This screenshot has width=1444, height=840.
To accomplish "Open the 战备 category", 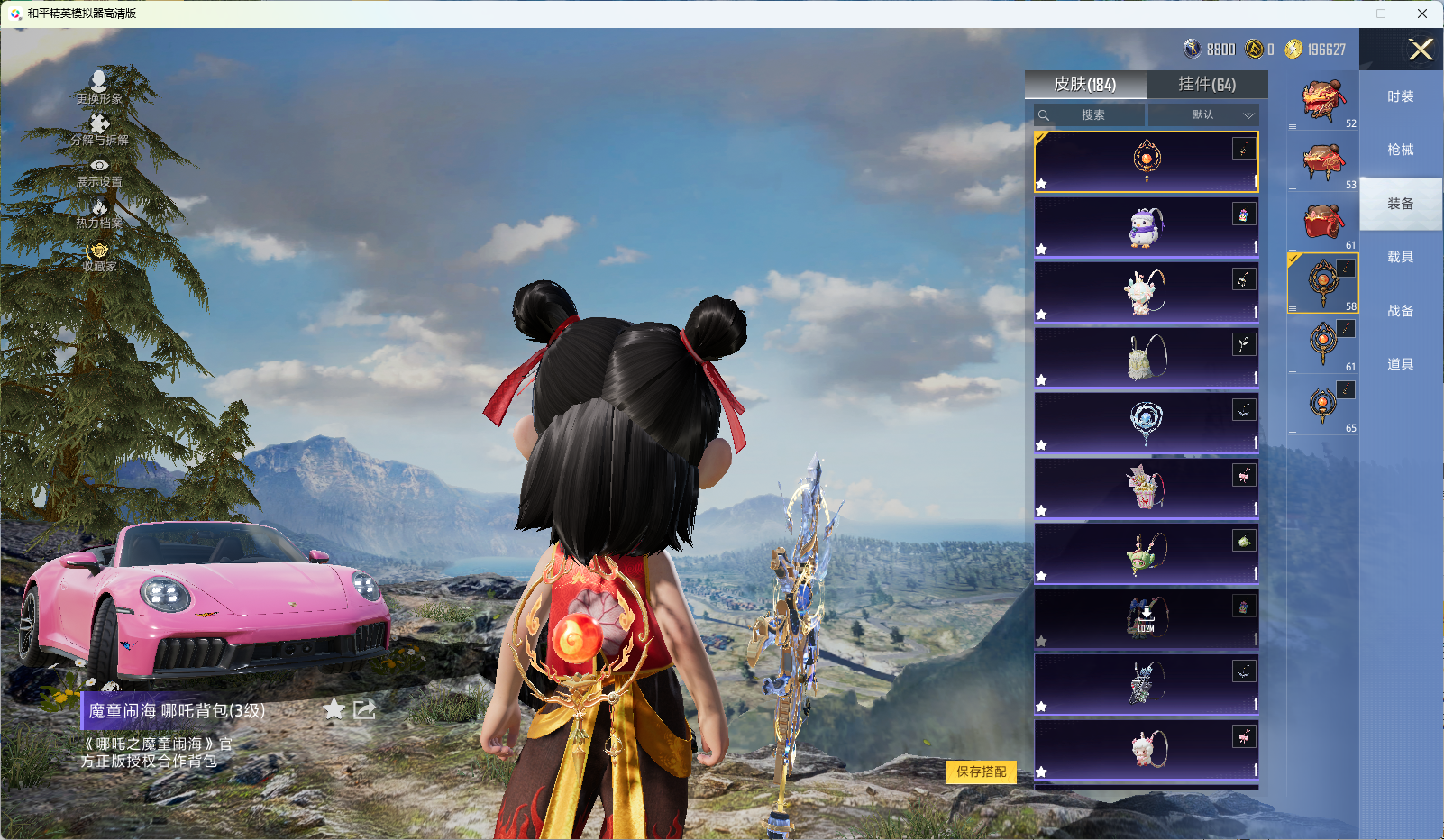I will [x=1400, y=311].
